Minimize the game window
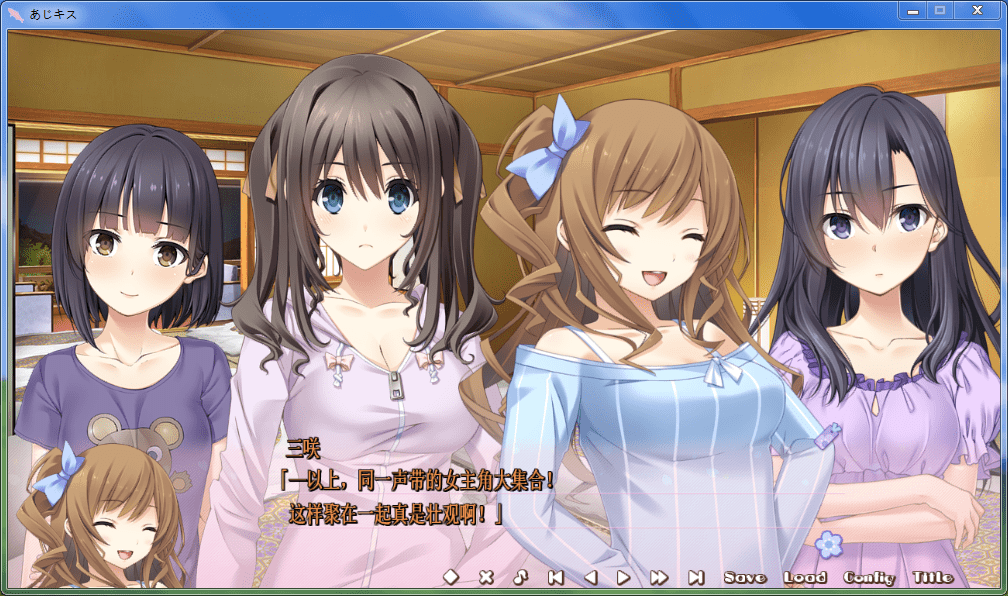This screenshot has height=596, width=1008. point(912,11)
